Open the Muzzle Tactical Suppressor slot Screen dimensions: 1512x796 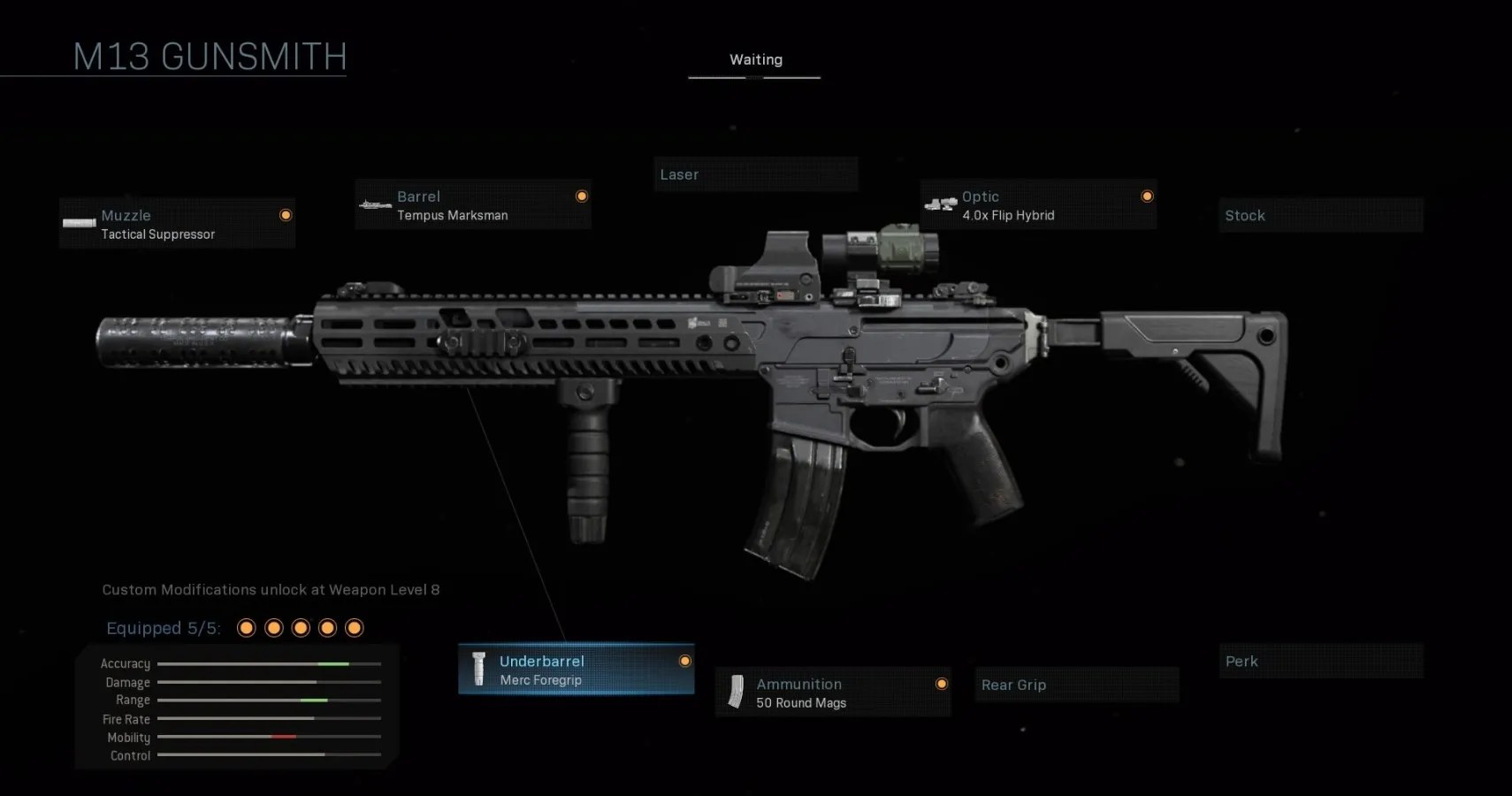(x=177, y=224)
